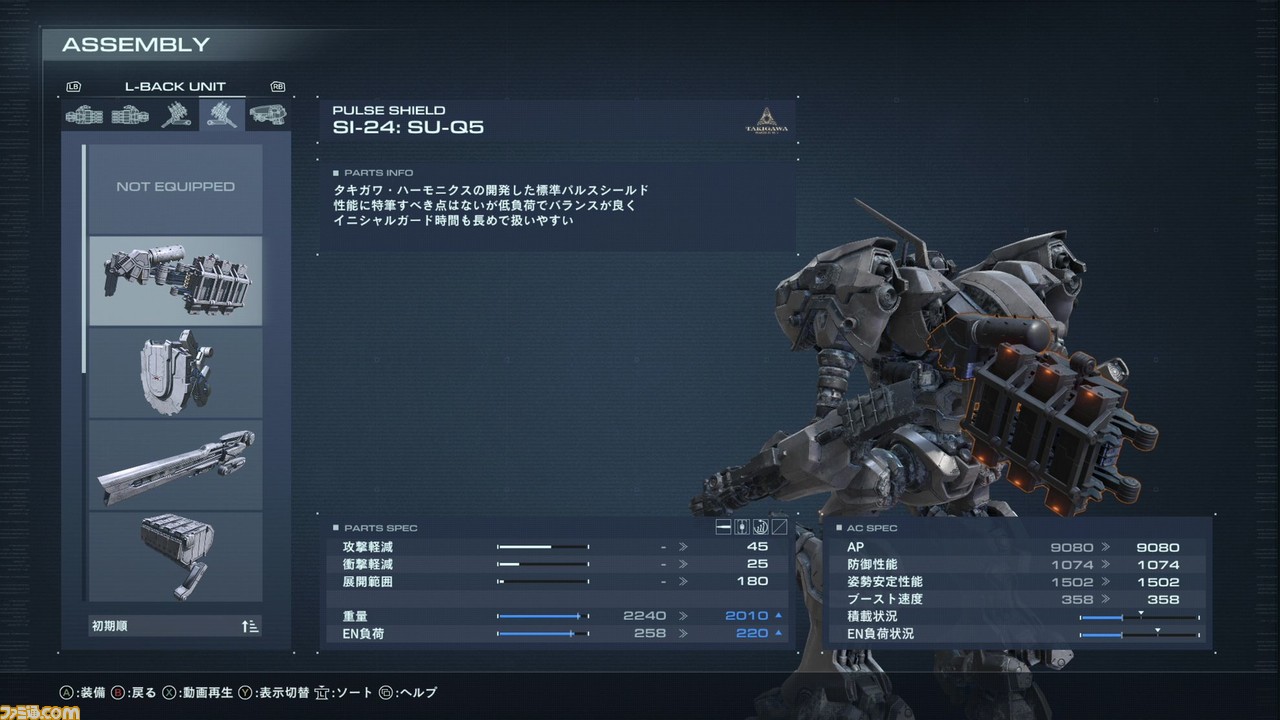The height and width of the screenshot is (720, 1280).
Task: Click the diagonal slash icon in Parts Spec
Action: coord(779,527)
